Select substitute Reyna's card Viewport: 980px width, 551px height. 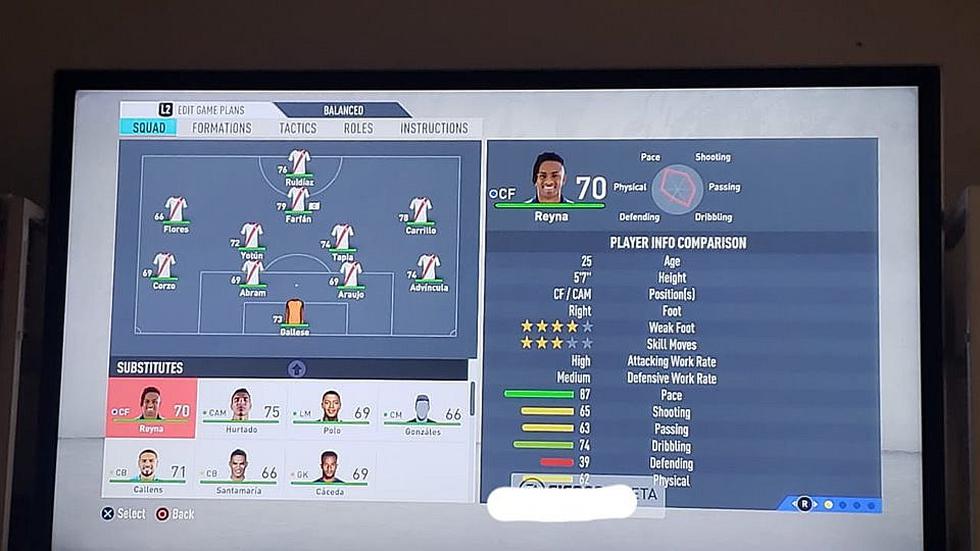pyautogui.click(x=151, y=408)
